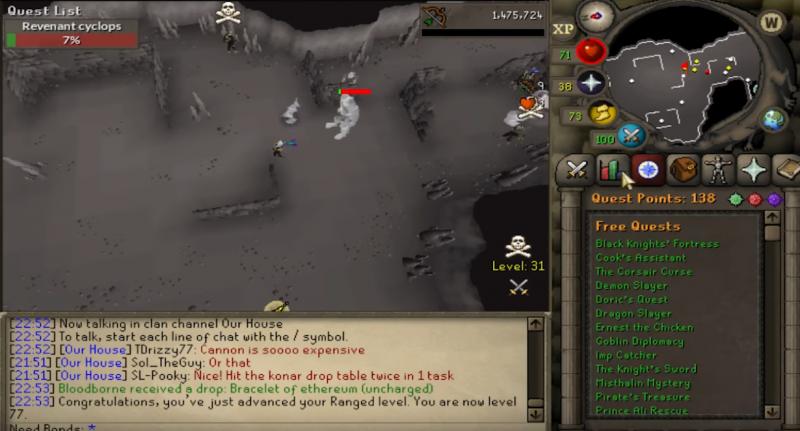Toggle run with the boot orb

pos(603,113)
